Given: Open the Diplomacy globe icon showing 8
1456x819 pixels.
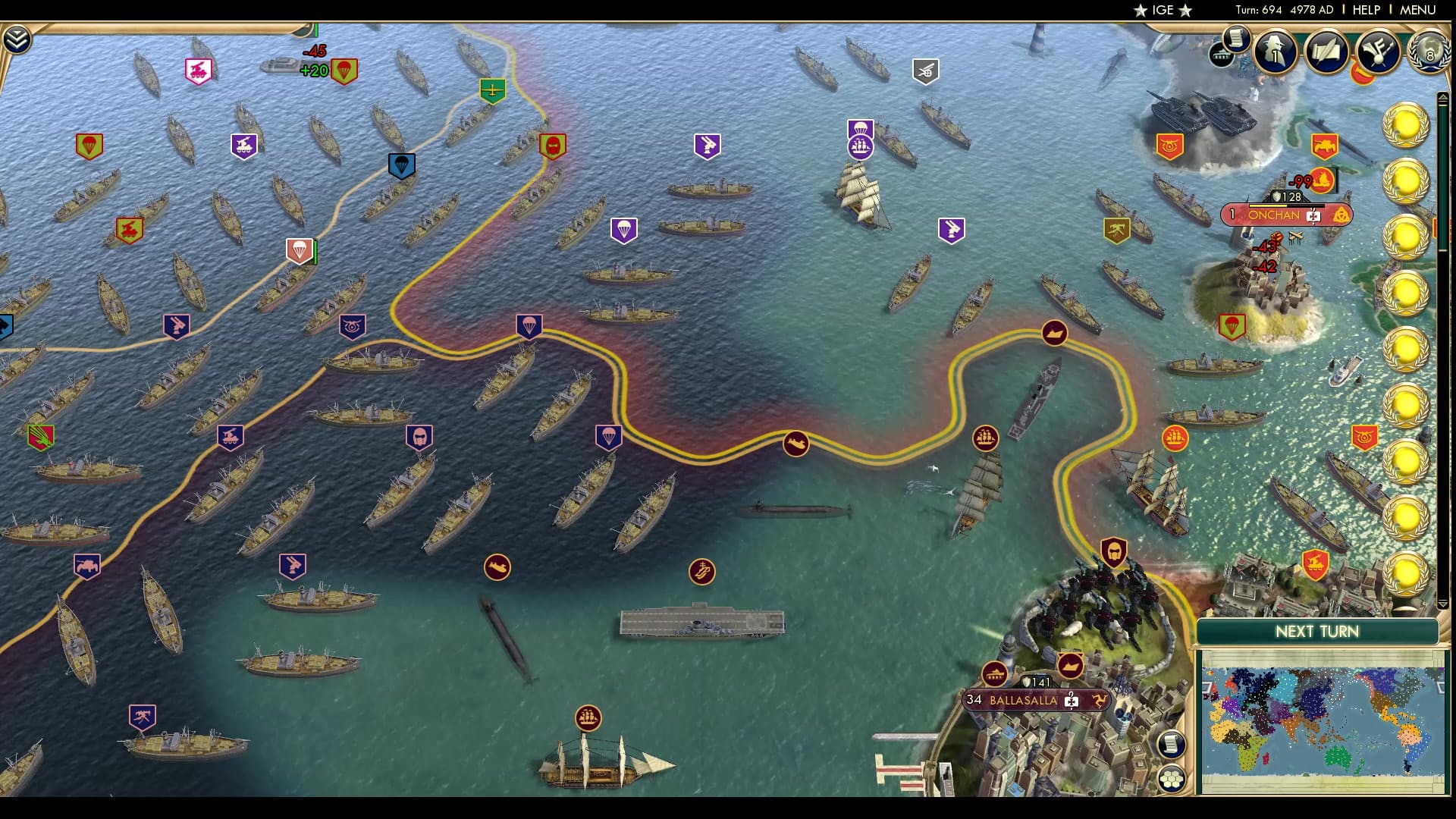Looking at the screenshot, I should click(x=1430, y=53).
